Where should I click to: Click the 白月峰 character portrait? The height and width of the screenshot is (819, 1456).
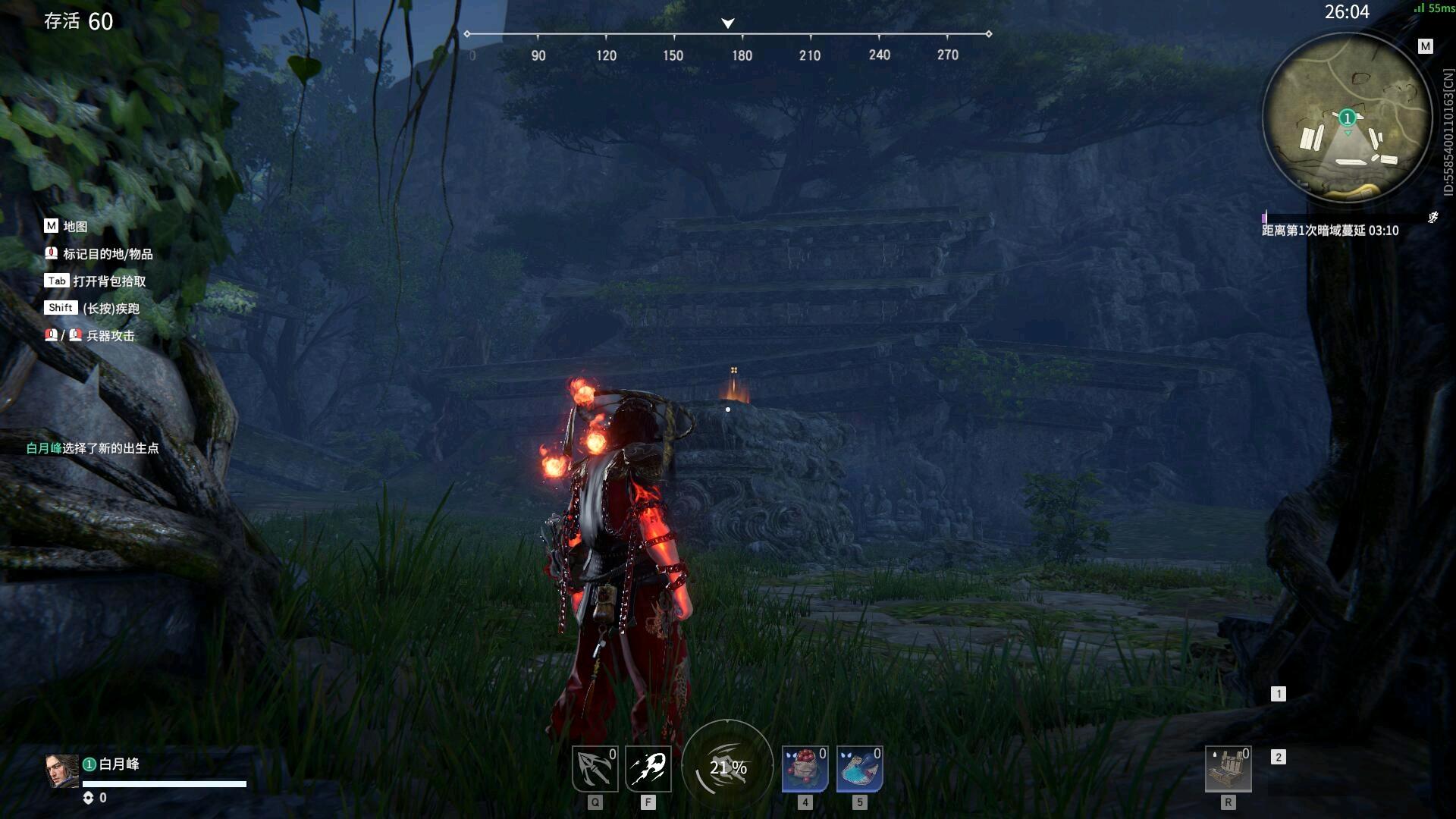[61, 771]
